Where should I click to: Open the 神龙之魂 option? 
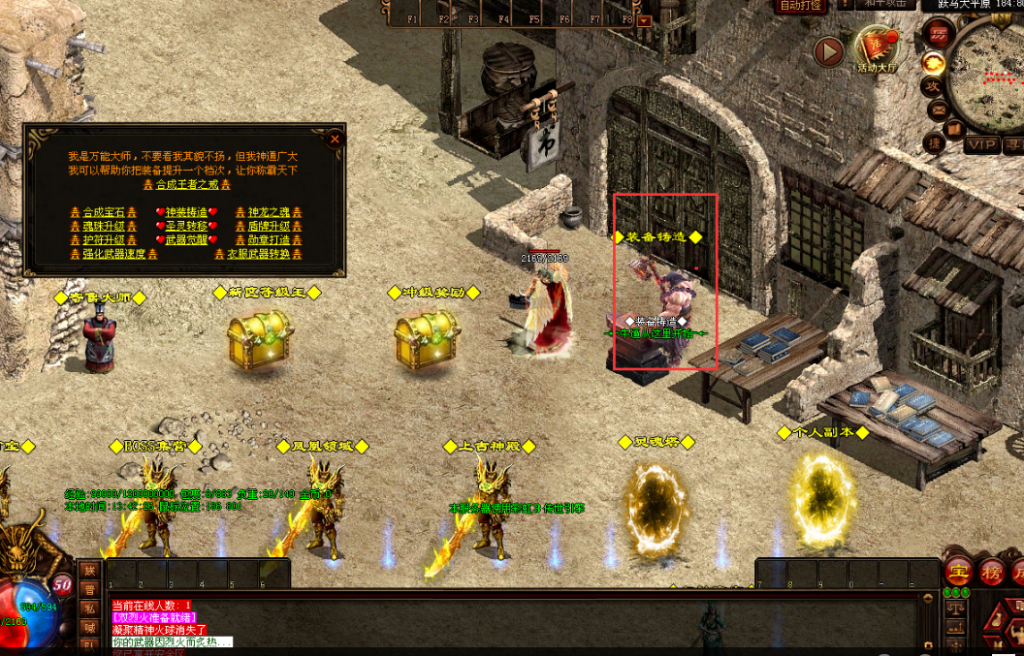click(268, 212)
